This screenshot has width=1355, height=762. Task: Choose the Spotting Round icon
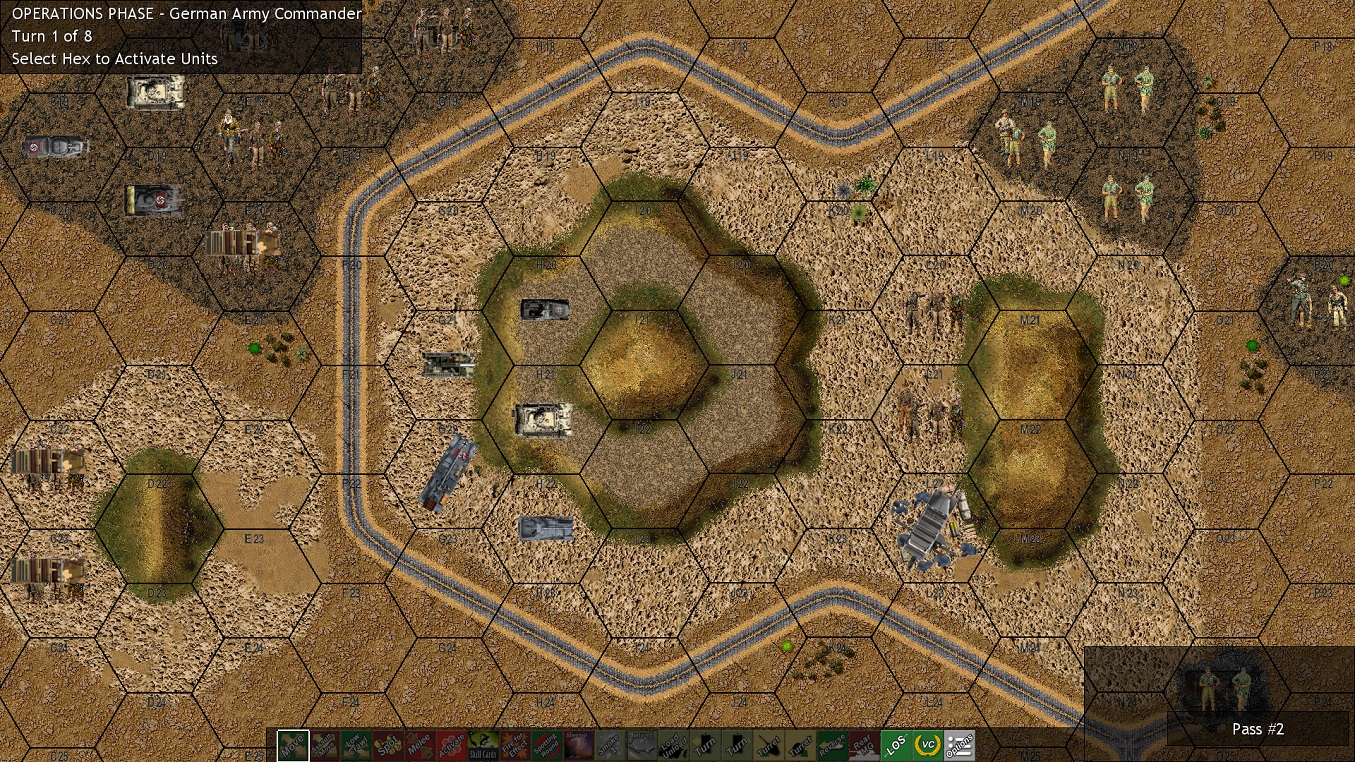point(545,745)
